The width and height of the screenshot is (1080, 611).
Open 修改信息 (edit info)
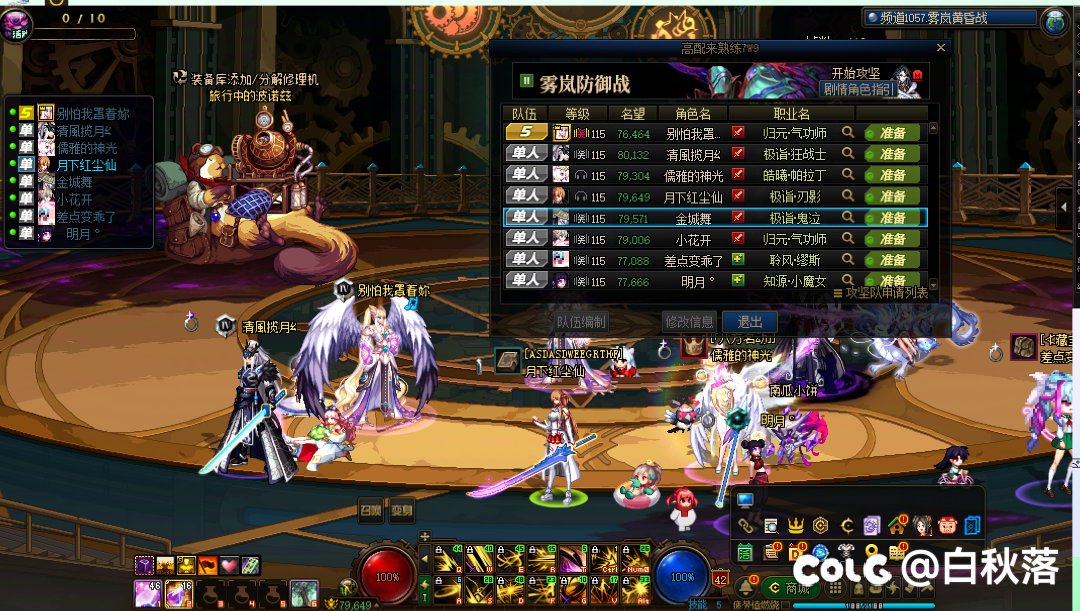[689, 322]
